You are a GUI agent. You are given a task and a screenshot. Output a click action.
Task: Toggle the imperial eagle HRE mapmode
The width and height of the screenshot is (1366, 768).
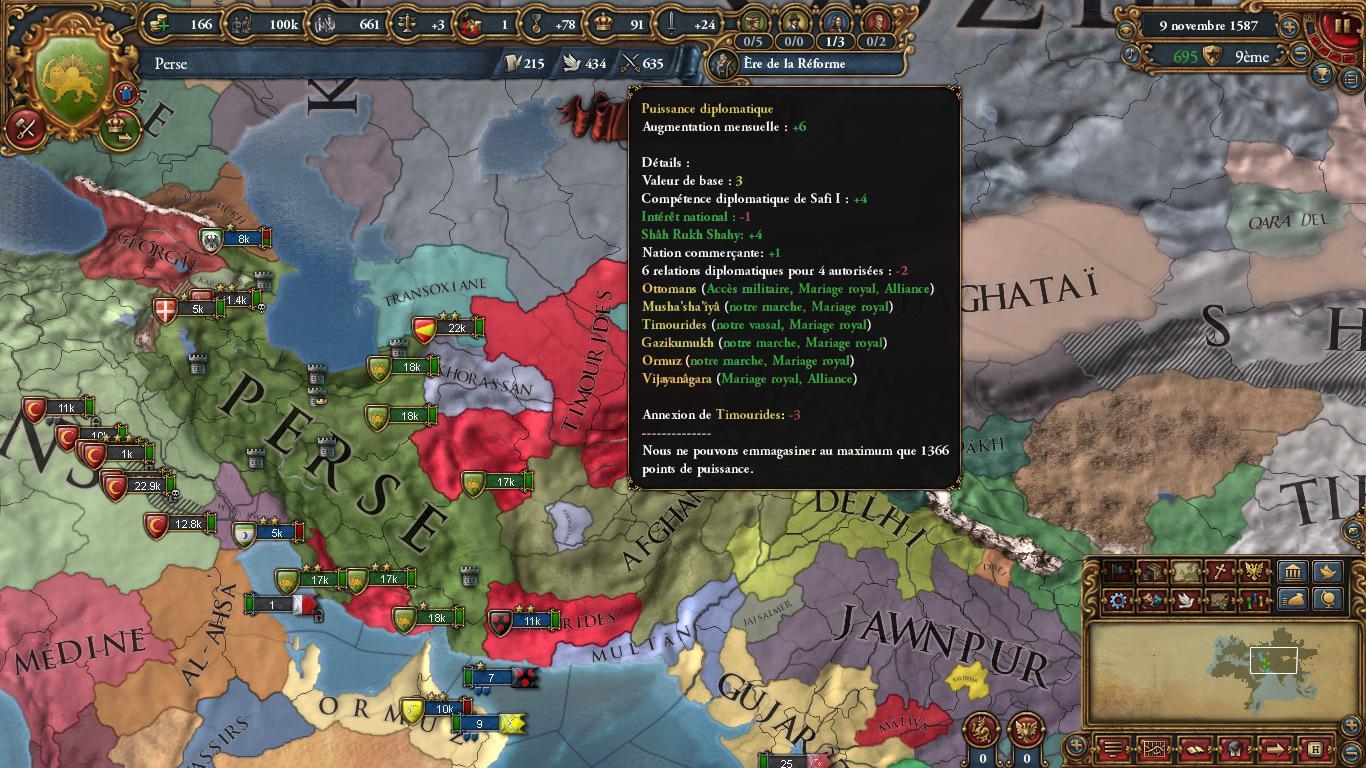(1254, 570)
